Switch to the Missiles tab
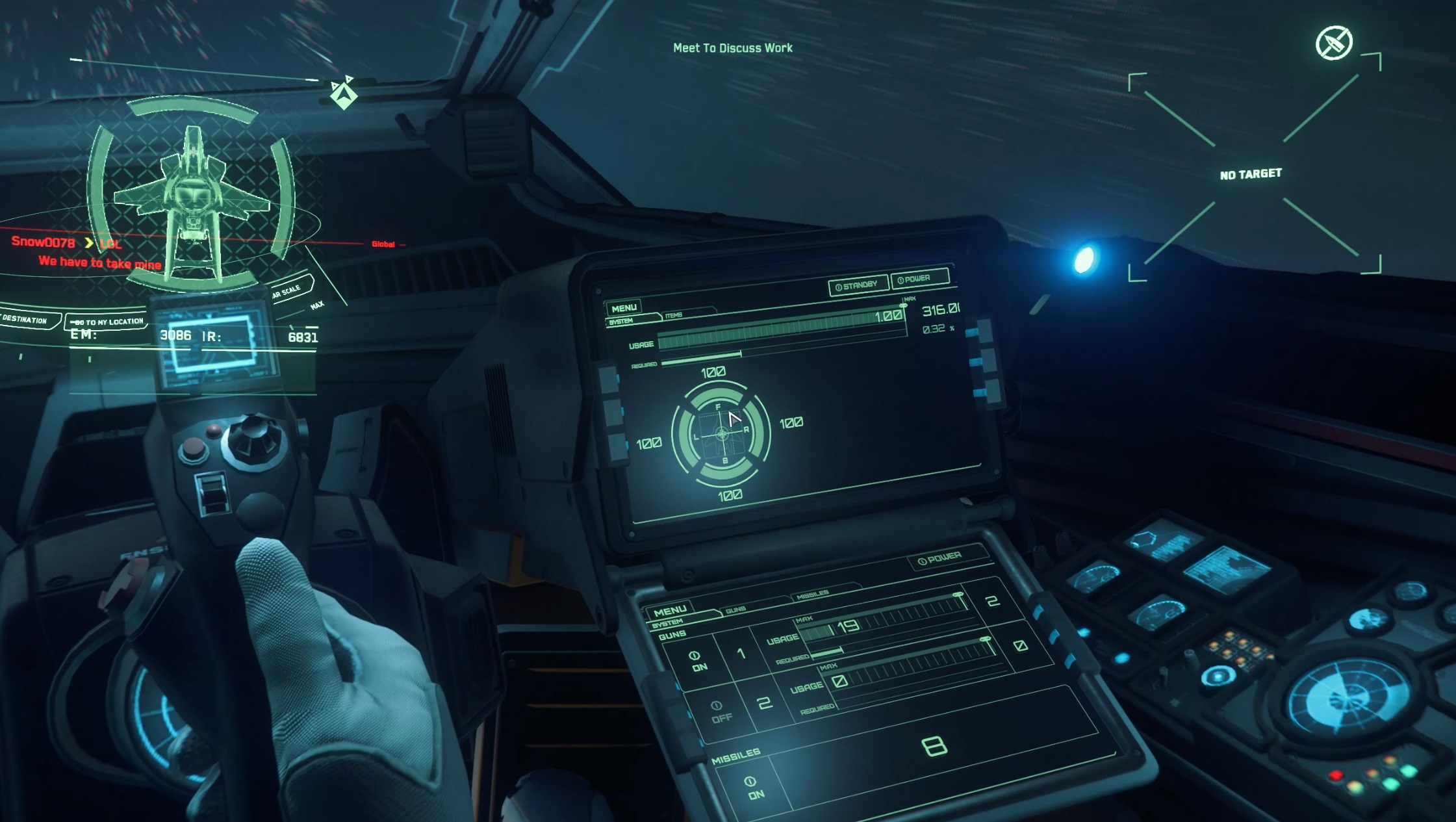 (x=812, y=593)
